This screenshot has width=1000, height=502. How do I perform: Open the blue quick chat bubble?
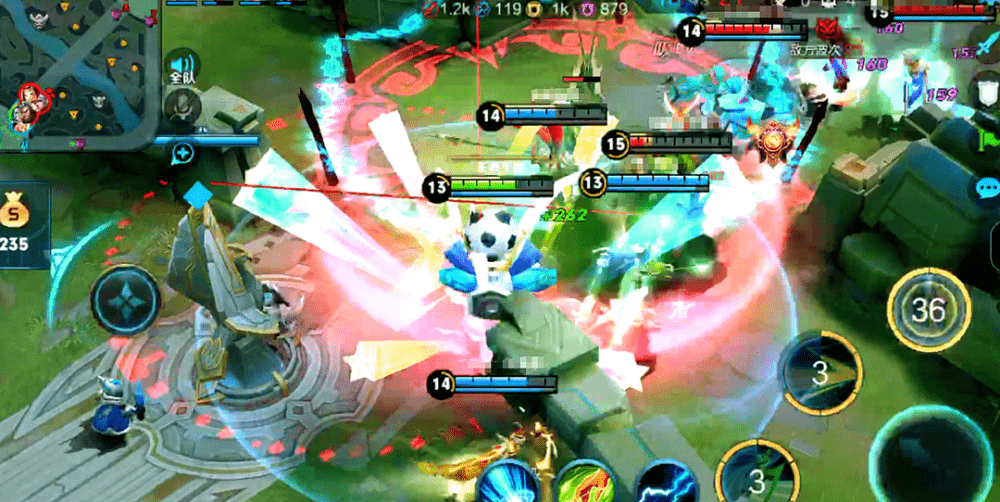(986, 188)
